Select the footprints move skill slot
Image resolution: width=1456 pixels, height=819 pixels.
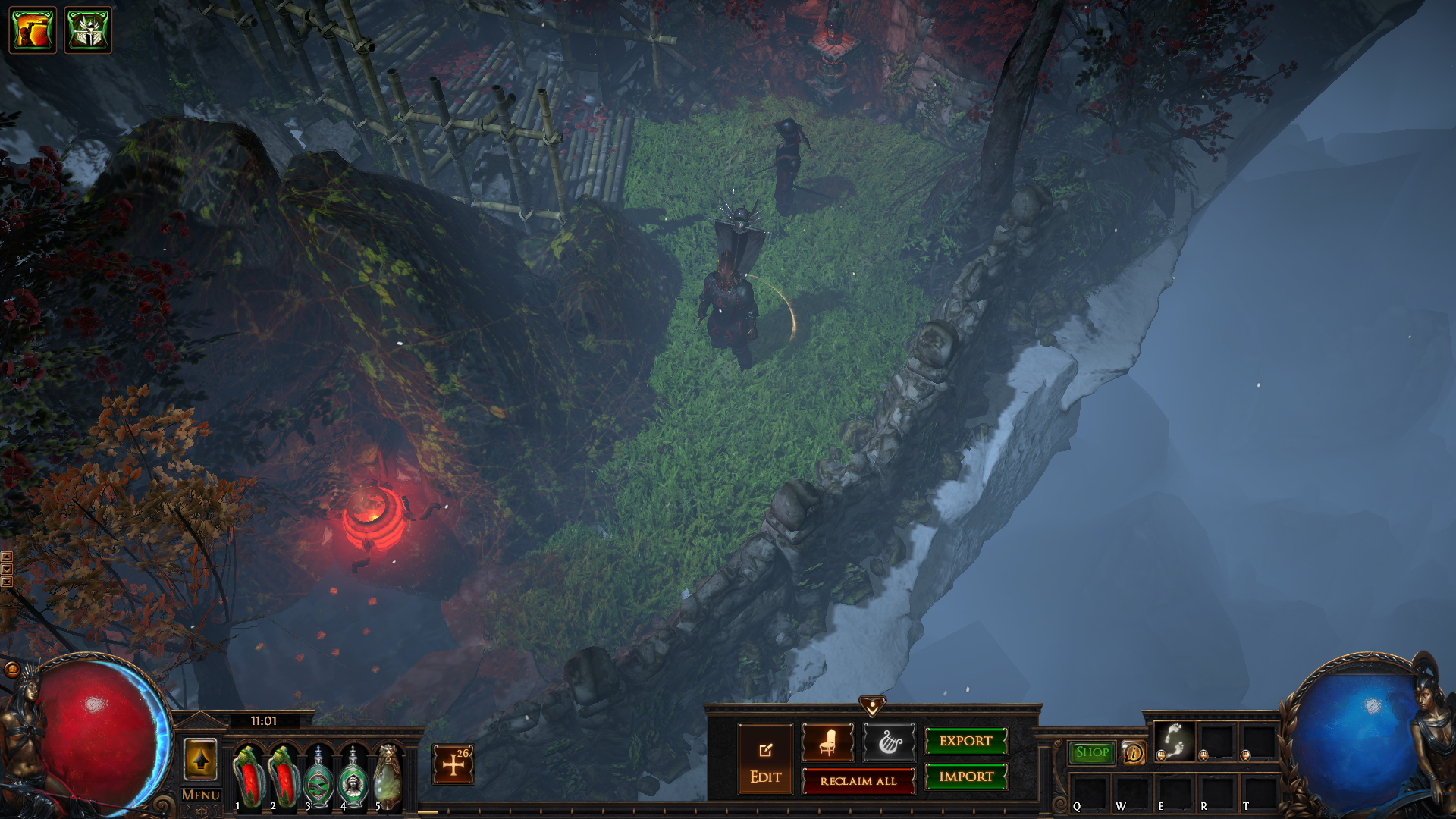pyautogui.click(x=1175, y=741)
